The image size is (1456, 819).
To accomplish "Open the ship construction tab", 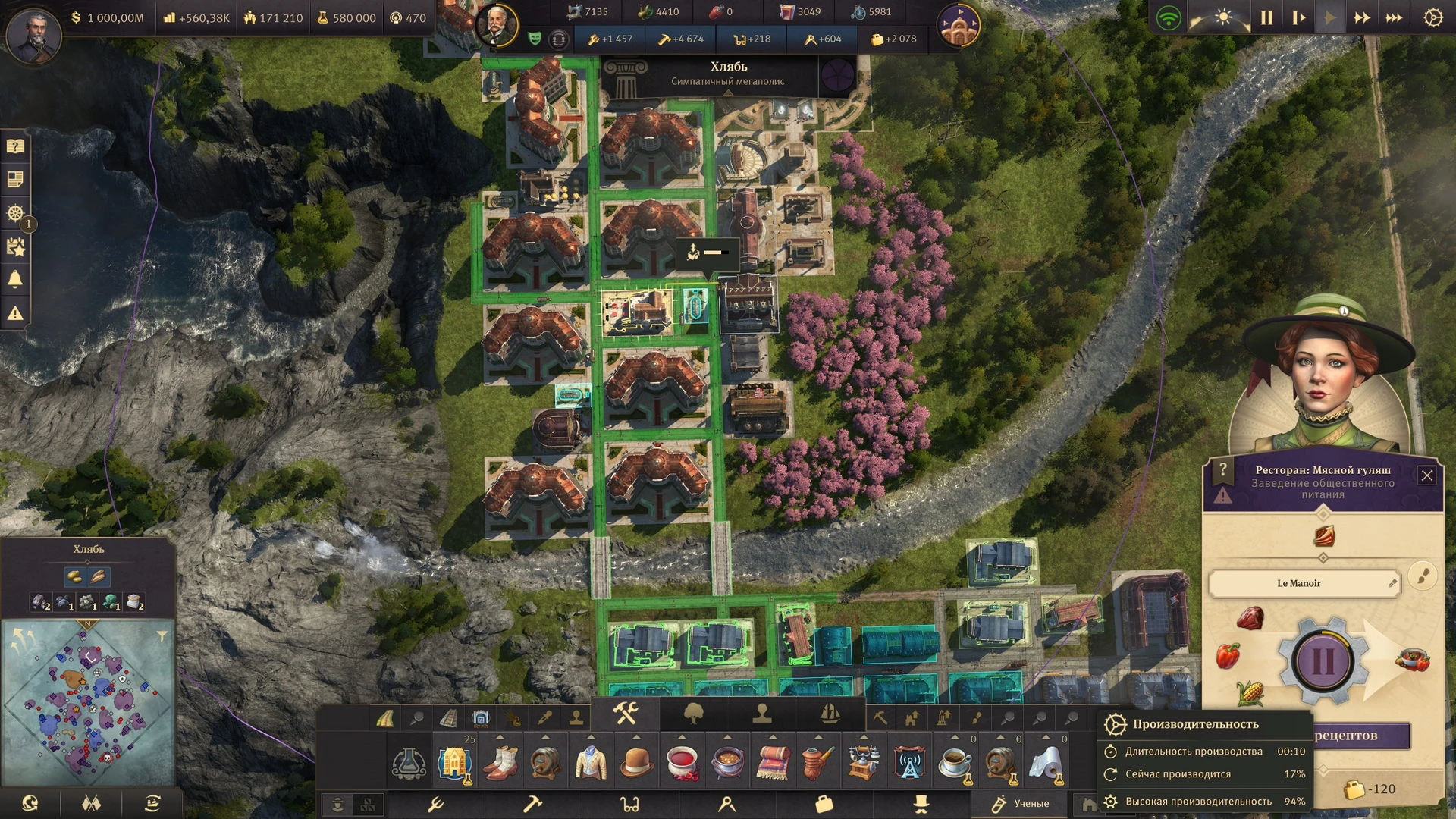I will 830,714.
